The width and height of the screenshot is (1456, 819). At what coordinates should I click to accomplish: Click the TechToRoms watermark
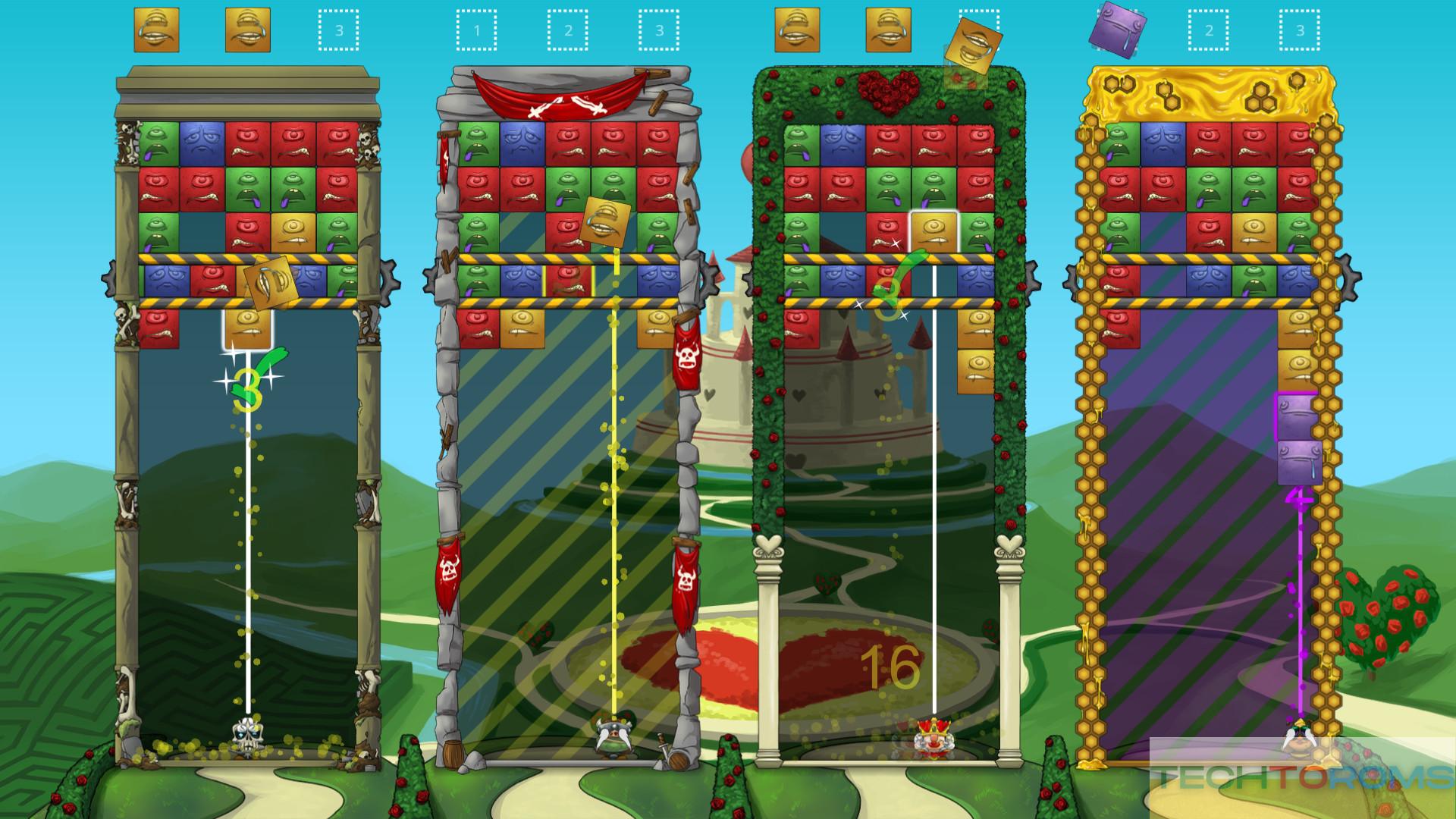[1302, 777]
